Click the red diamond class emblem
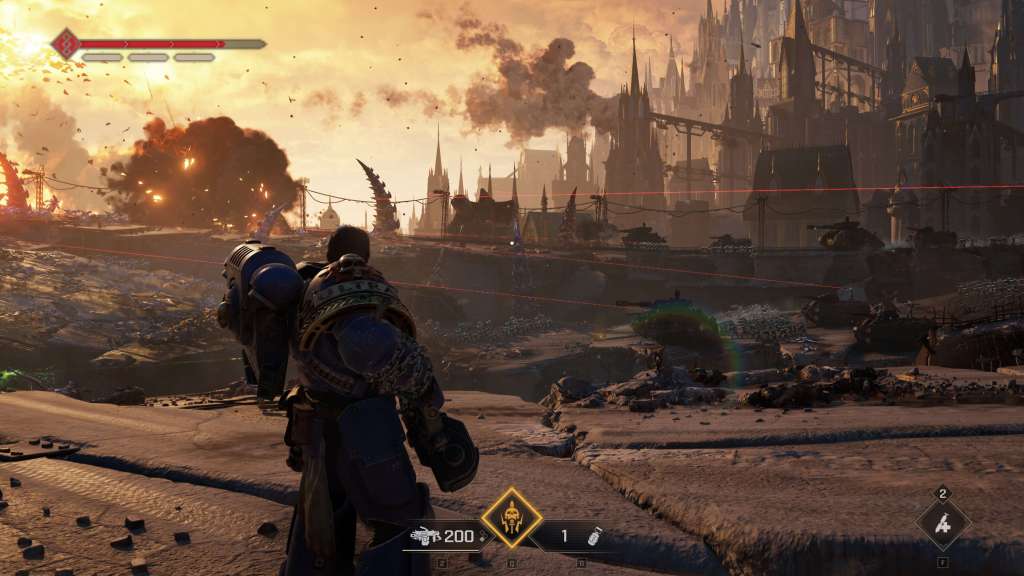Viewport: 1024px width, 576px height. pos(65,43)
